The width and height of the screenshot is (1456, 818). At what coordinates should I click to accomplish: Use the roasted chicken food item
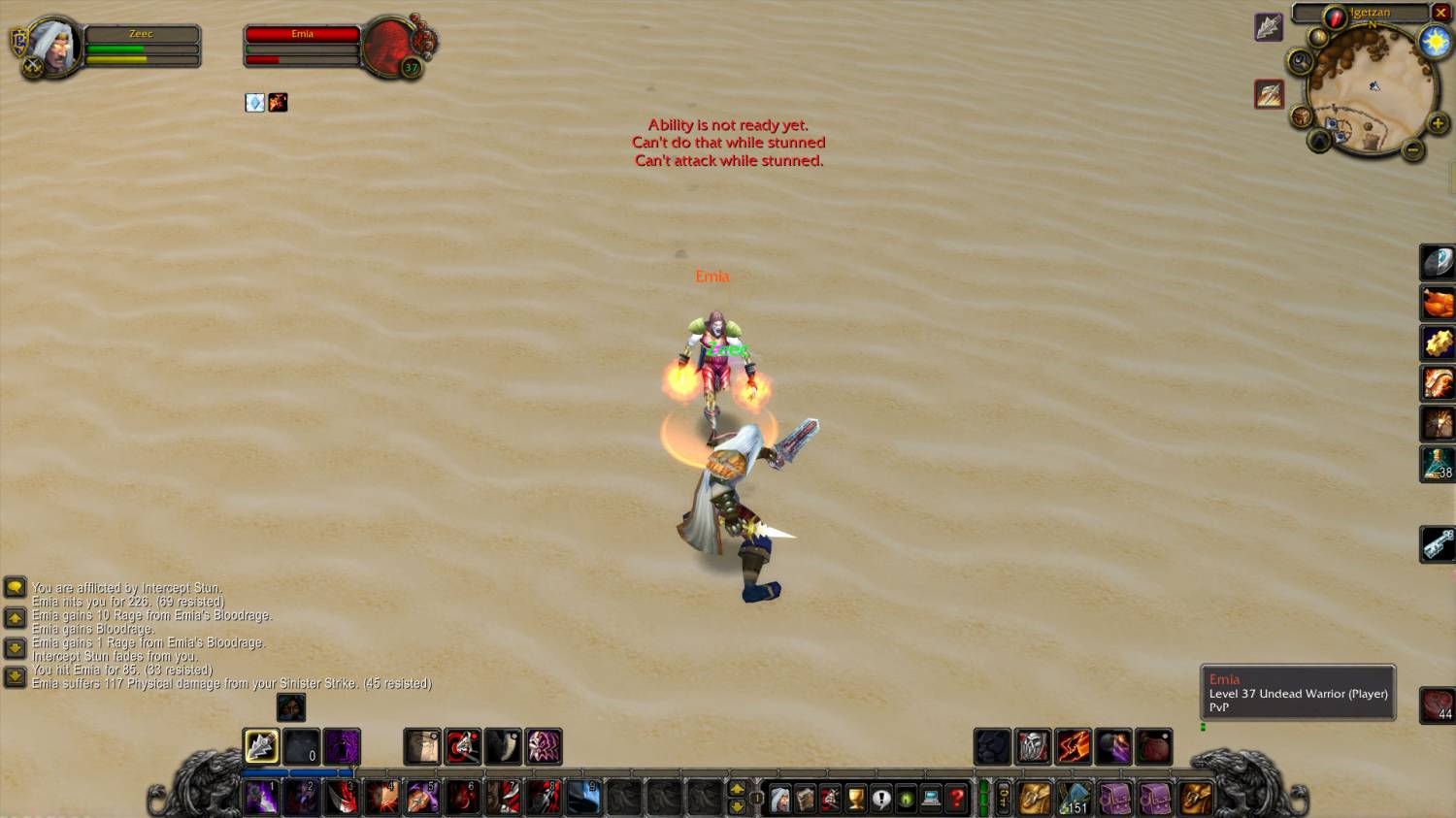1438,303
